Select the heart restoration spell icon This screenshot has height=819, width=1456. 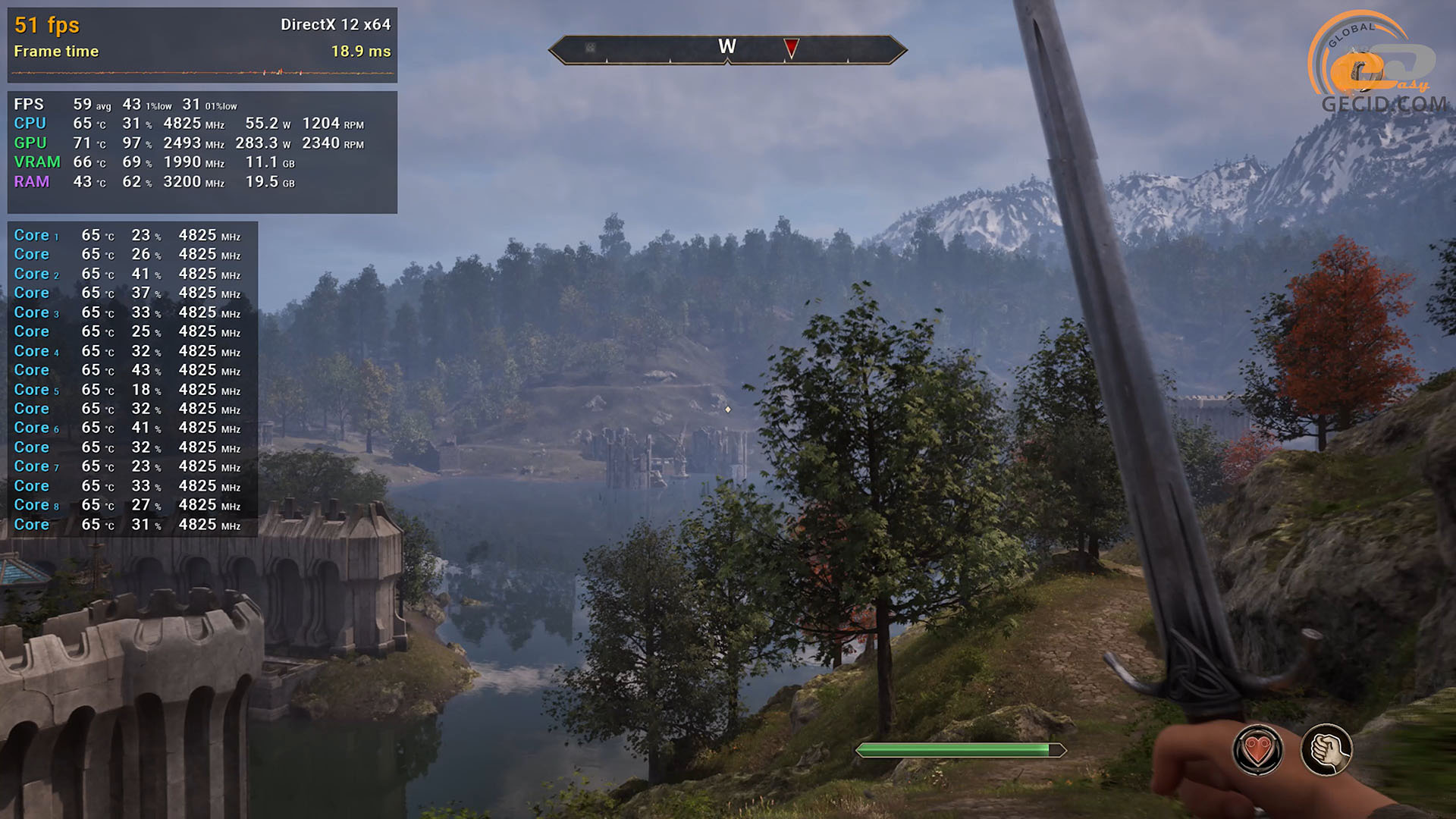click(x=1257, y=750)
